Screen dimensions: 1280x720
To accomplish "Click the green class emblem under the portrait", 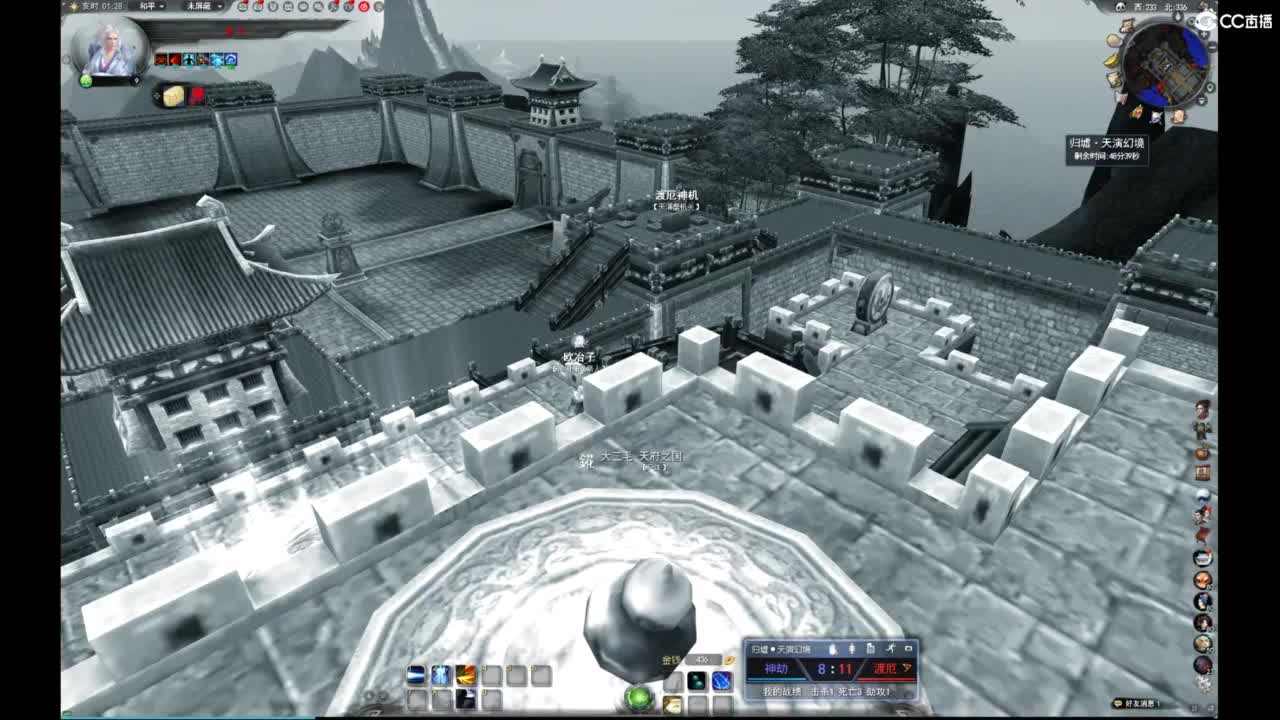I will (x=86, y=80).
